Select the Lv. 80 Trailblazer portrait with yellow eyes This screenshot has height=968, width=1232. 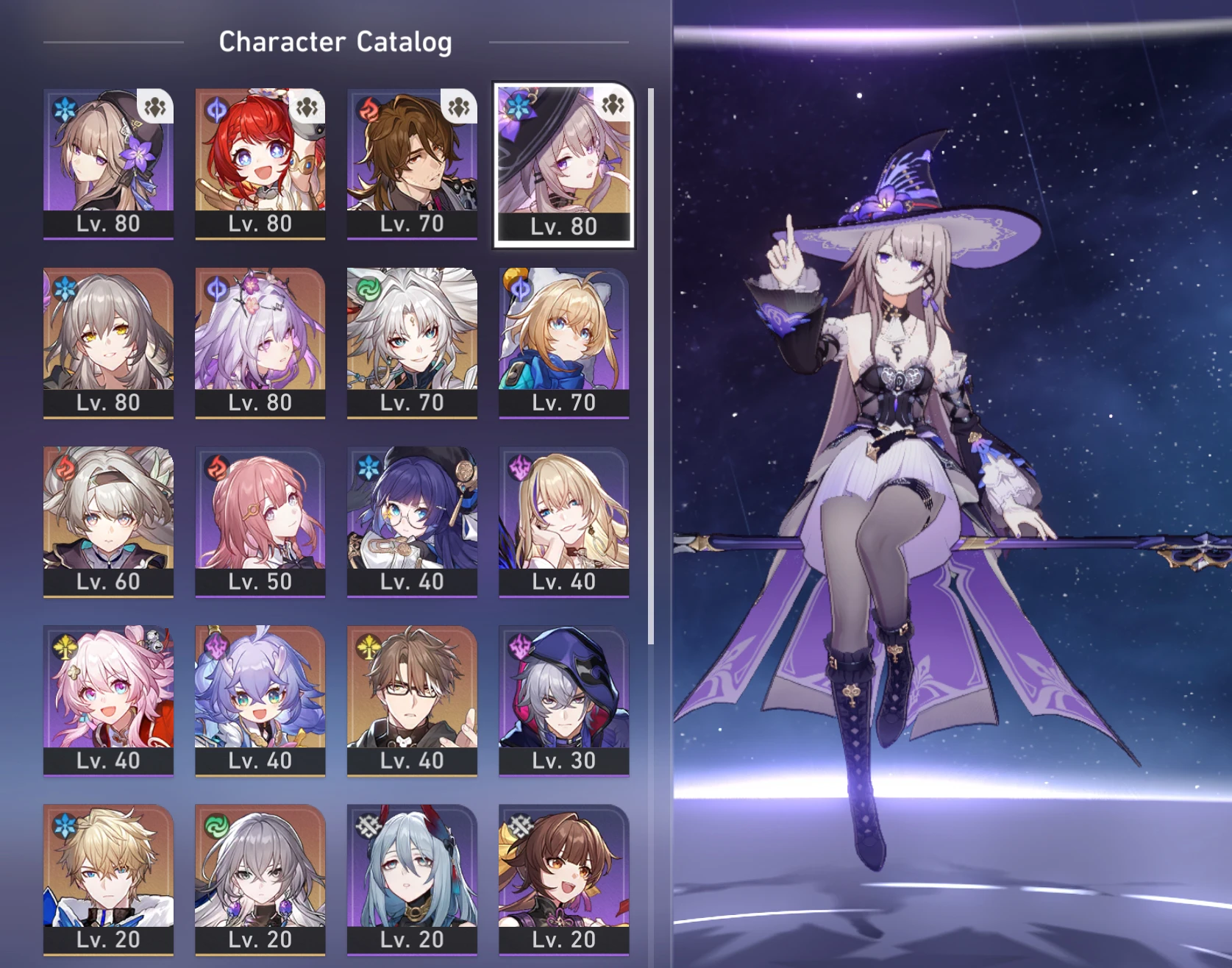(108, 338)
